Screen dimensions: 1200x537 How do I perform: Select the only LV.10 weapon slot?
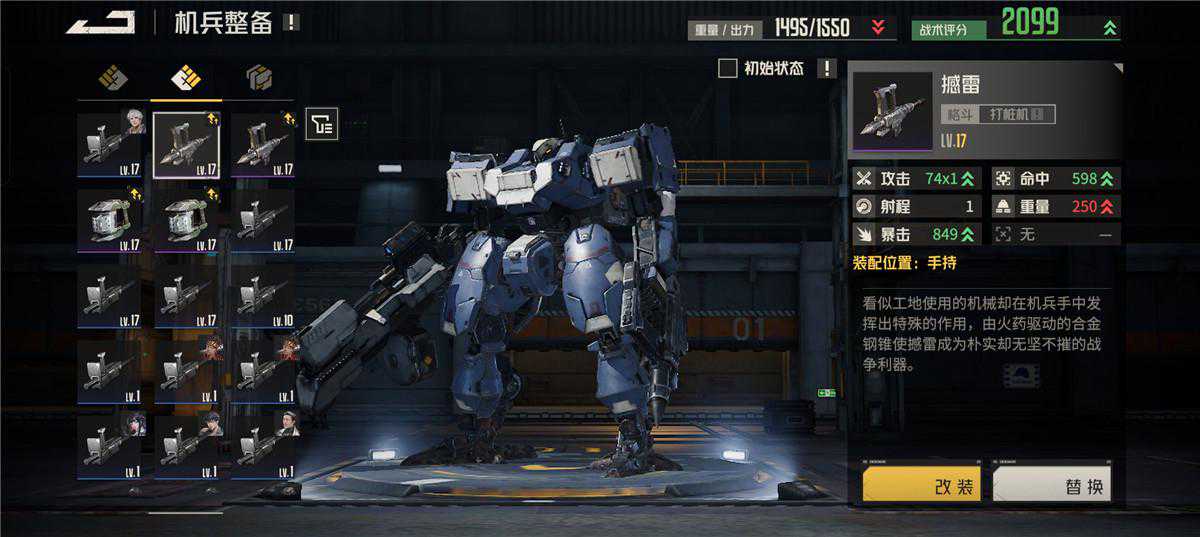pyautogui.click(x=262, y=297)
